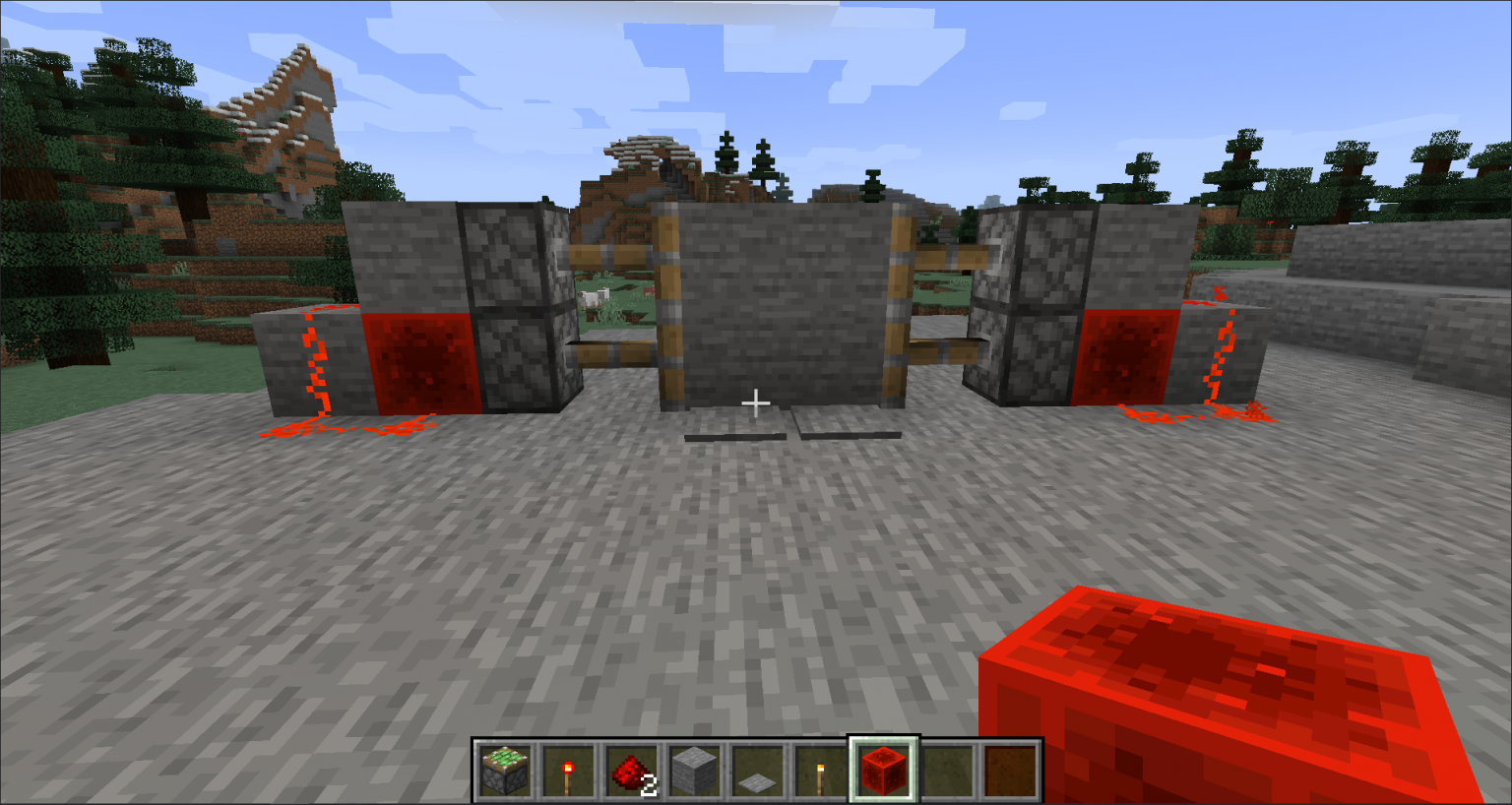1512x805 pixels.
Task: Select the brown dirt item in hotbar
Action: 1011,769
